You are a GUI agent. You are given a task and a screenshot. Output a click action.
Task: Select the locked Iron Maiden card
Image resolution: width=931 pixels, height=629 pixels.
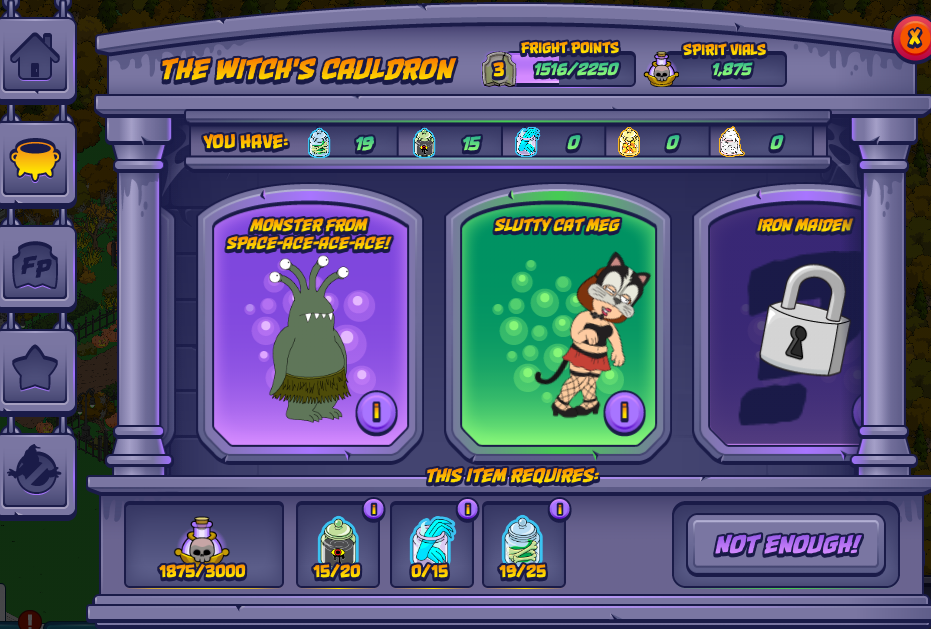point(790,320)
